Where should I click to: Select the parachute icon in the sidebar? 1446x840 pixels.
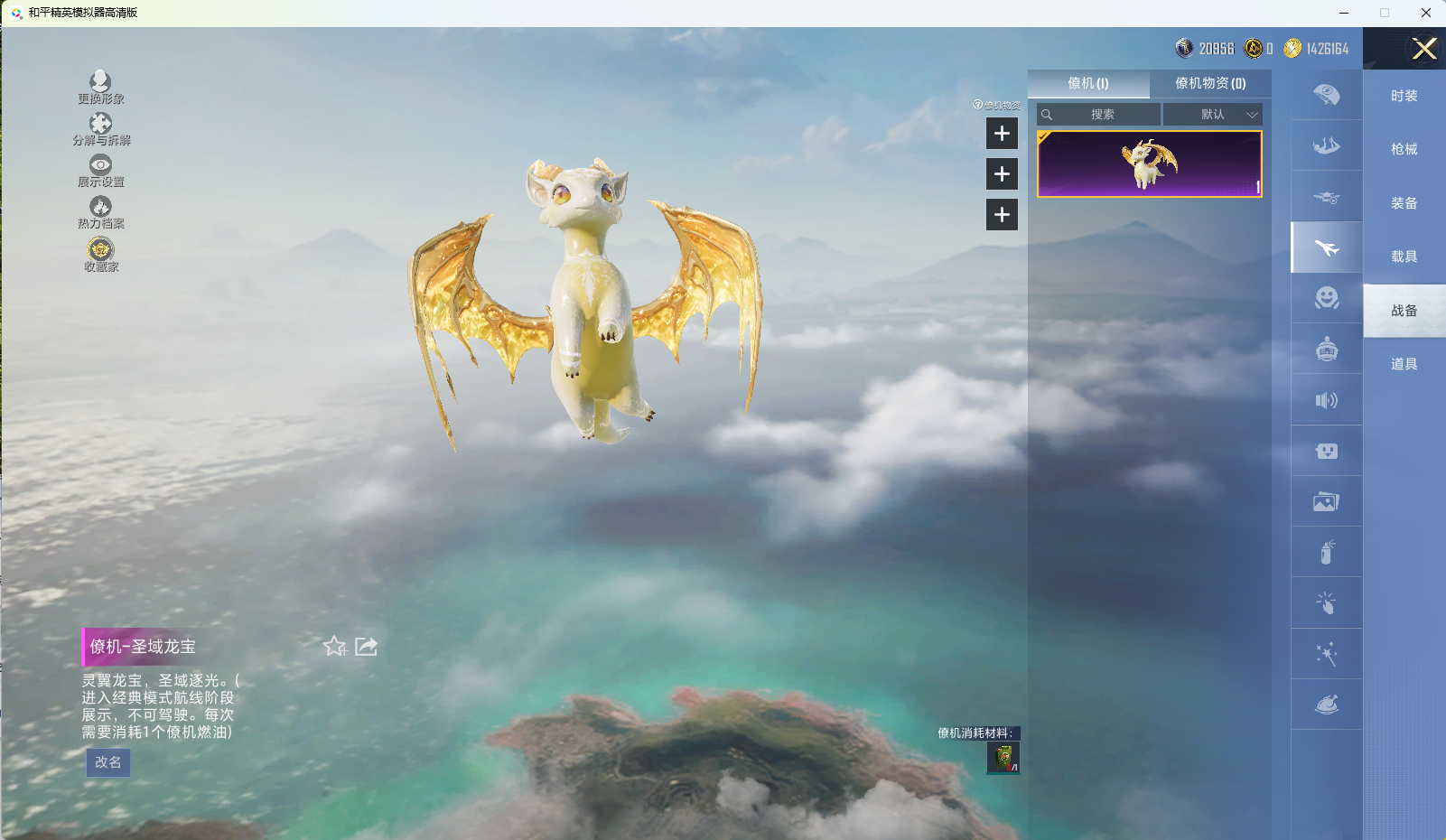(1326, 95)
